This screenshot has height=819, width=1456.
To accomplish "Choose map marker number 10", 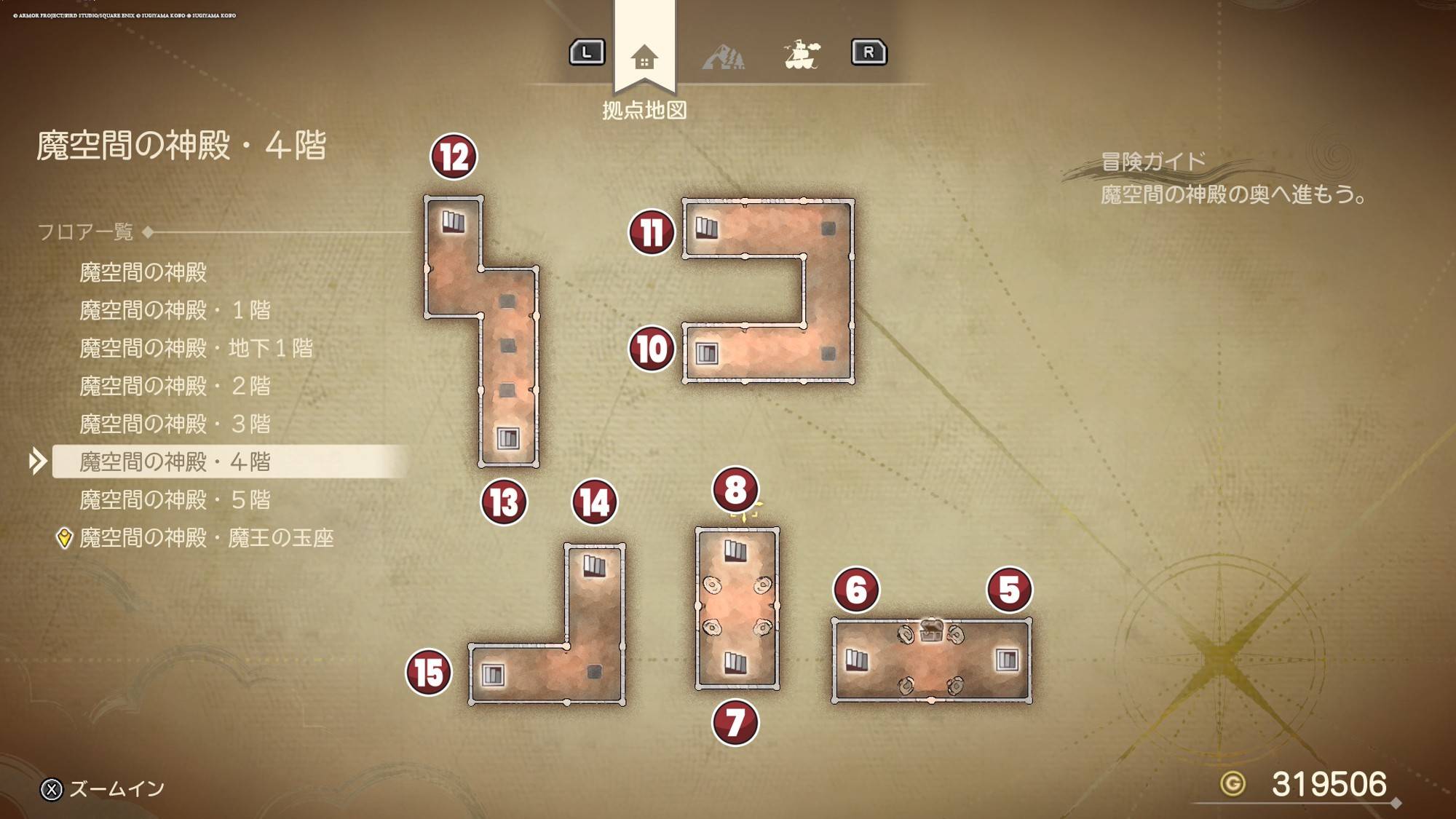I will coord(652,349).
